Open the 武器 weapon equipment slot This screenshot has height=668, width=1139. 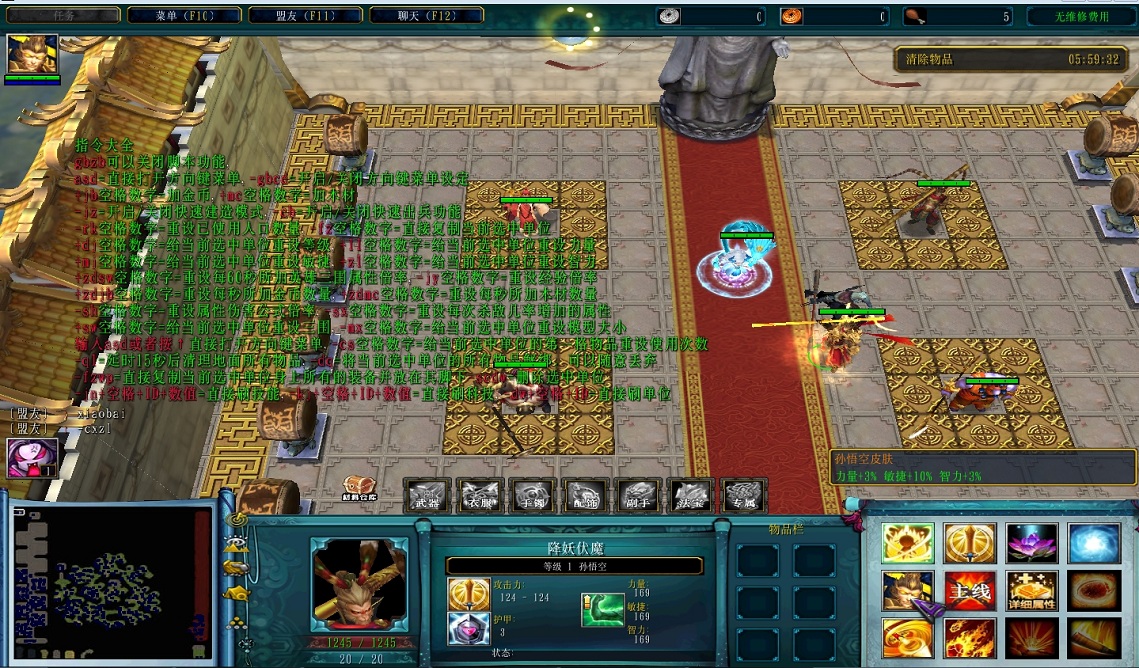pos(425,496)
